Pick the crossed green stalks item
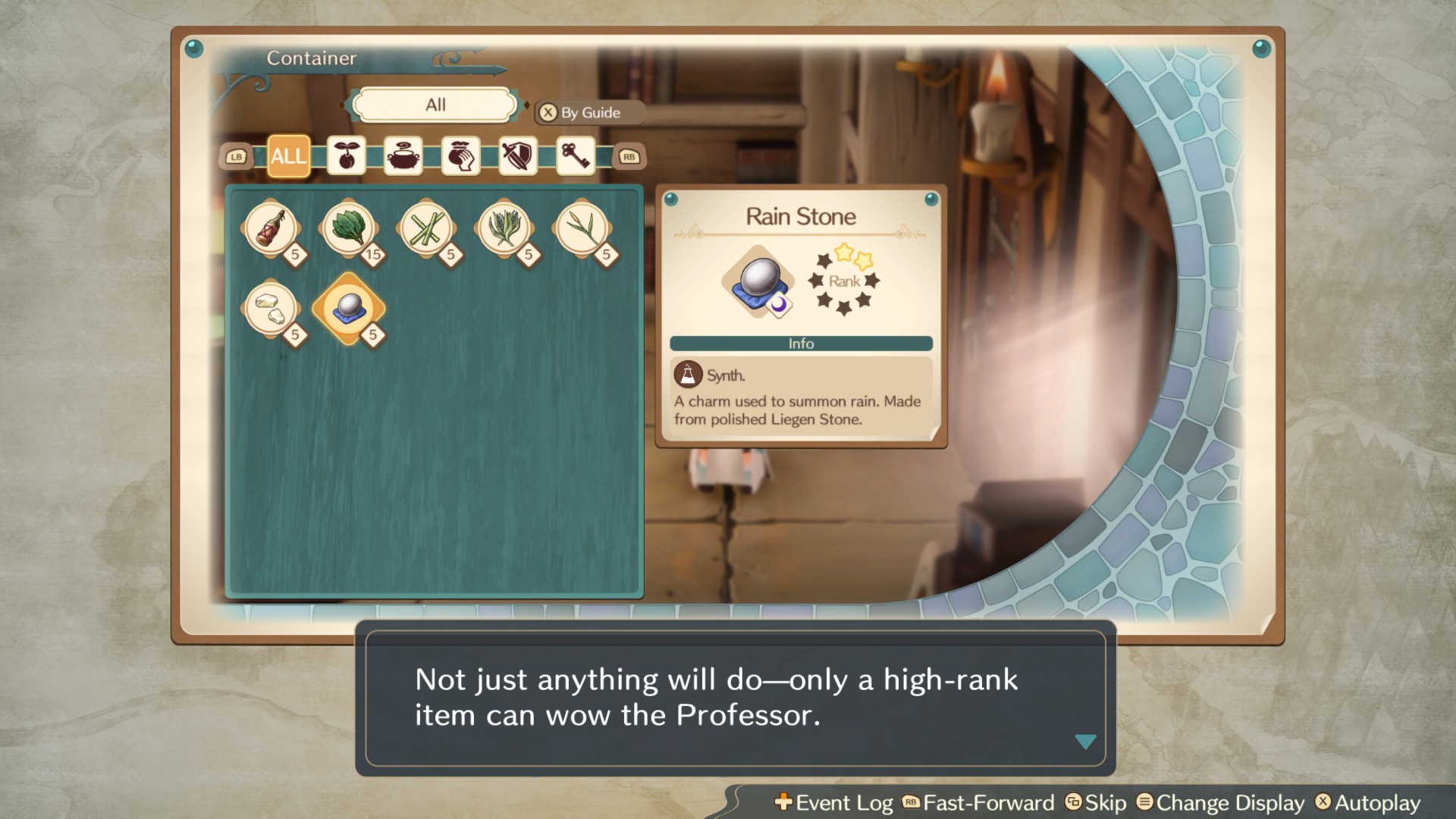Image resolution: width=1456 pixels, height=819 pixels. click(426, 228)
